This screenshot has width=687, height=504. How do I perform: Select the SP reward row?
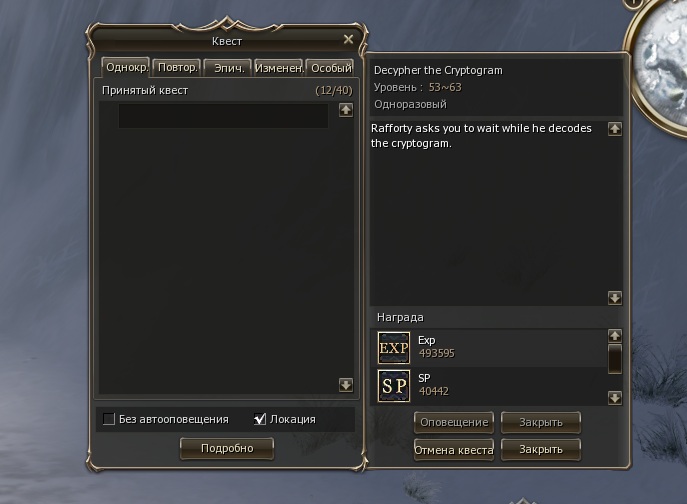click(x=490, y=385)
